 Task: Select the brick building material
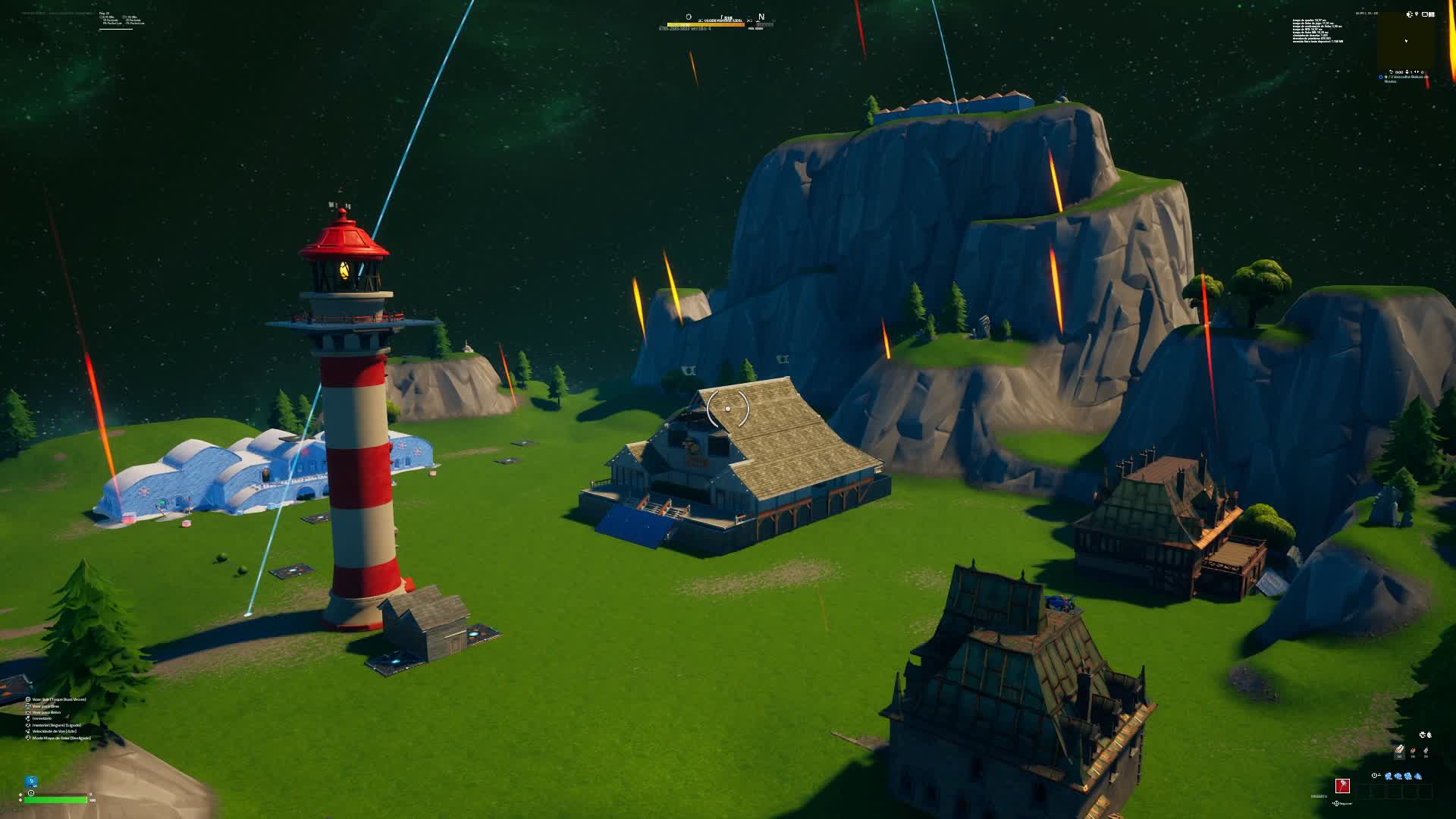1413,751
